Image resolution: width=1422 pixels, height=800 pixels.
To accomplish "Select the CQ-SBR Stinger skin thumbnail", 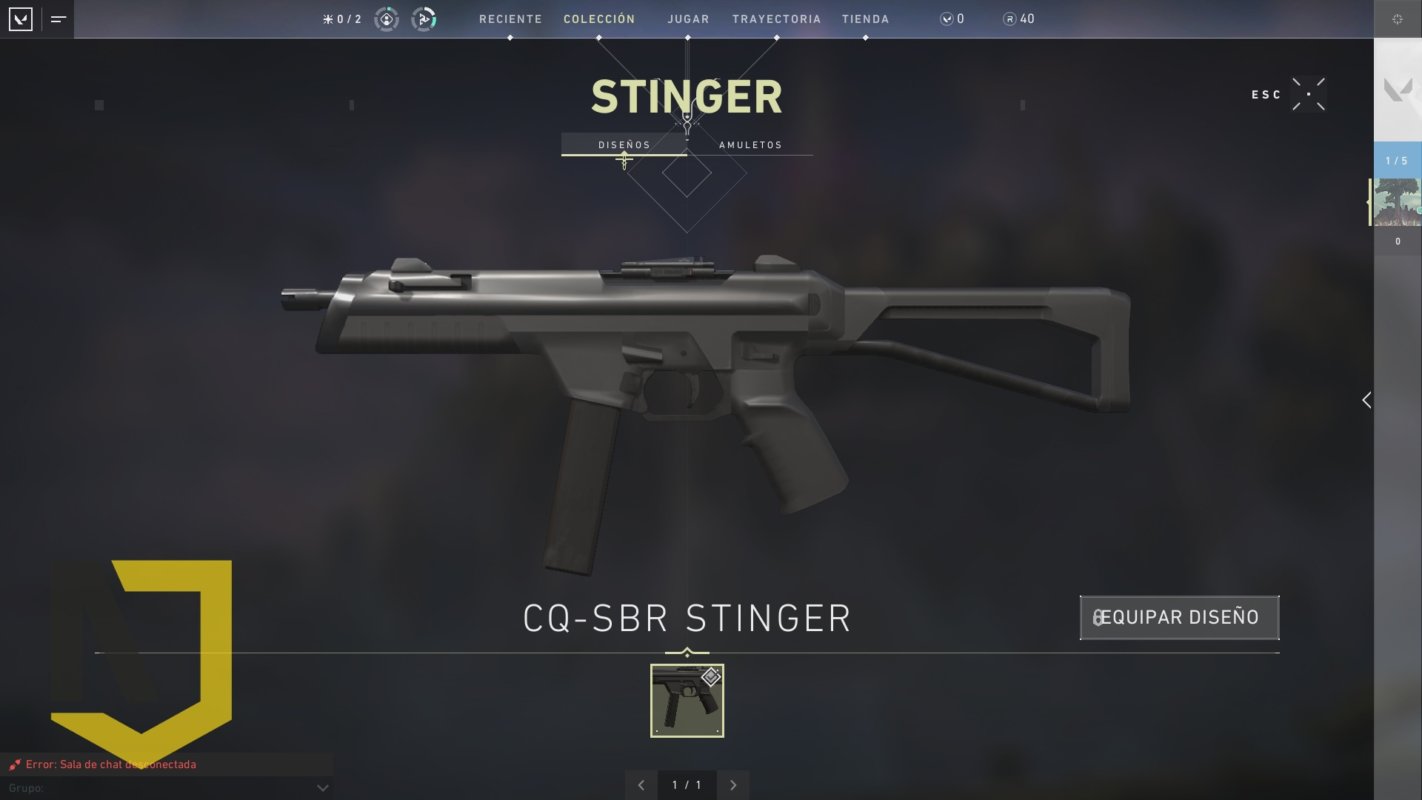I will pos(687,701).
